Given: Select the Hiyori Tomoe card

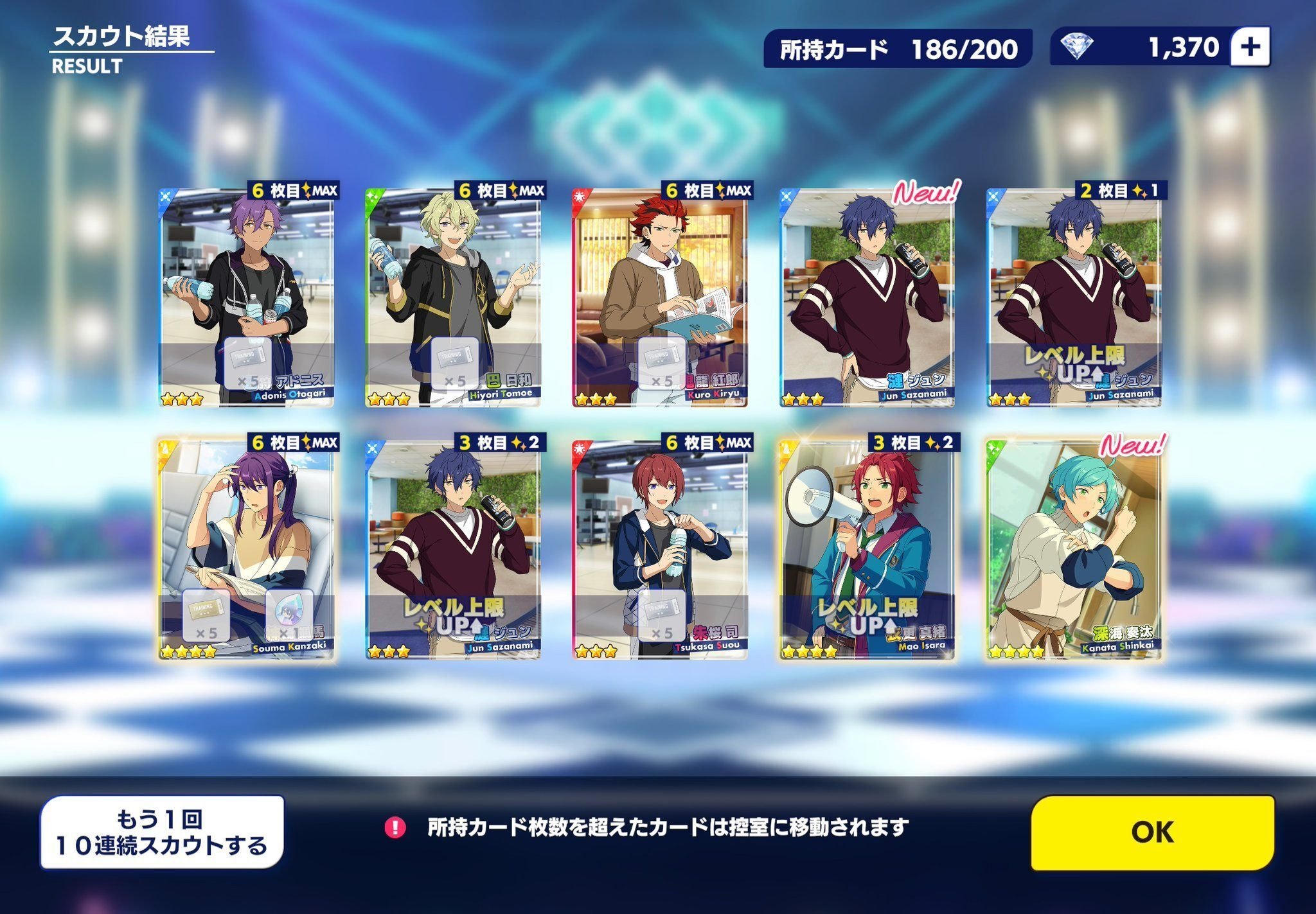Looking at the screenshot, I should (x=454, y=297).
